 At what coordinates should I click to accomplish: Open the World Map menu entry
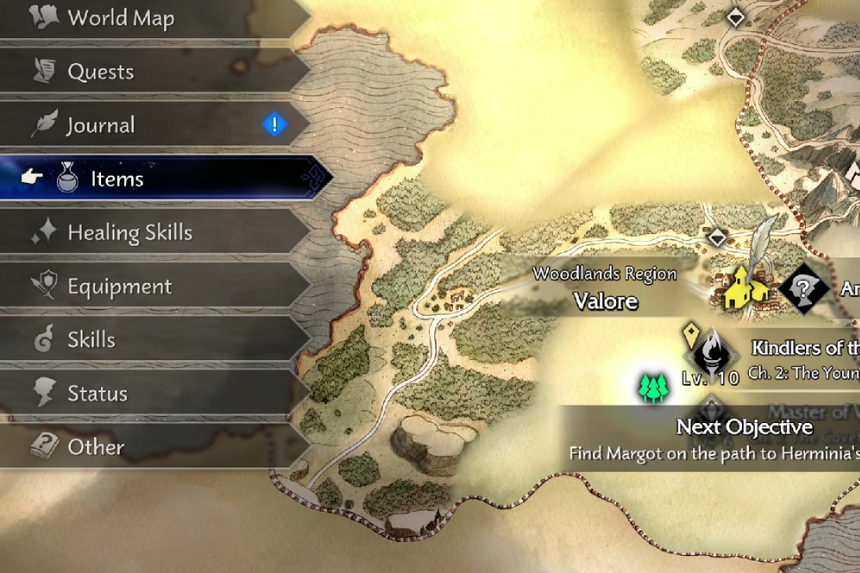(120, 18)
